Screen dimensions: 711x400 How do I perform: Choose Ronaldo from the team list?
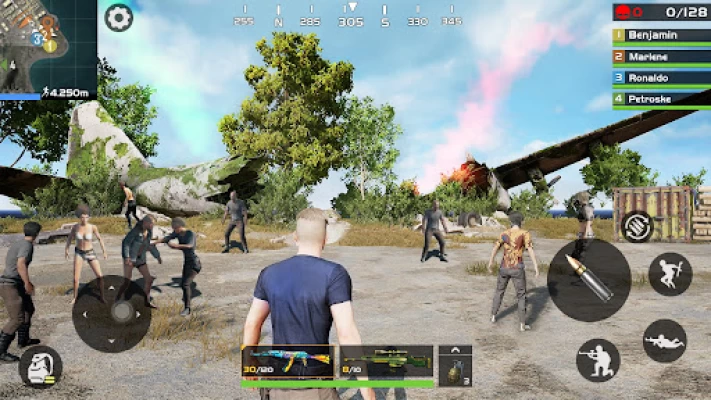(x=660, y=77)
